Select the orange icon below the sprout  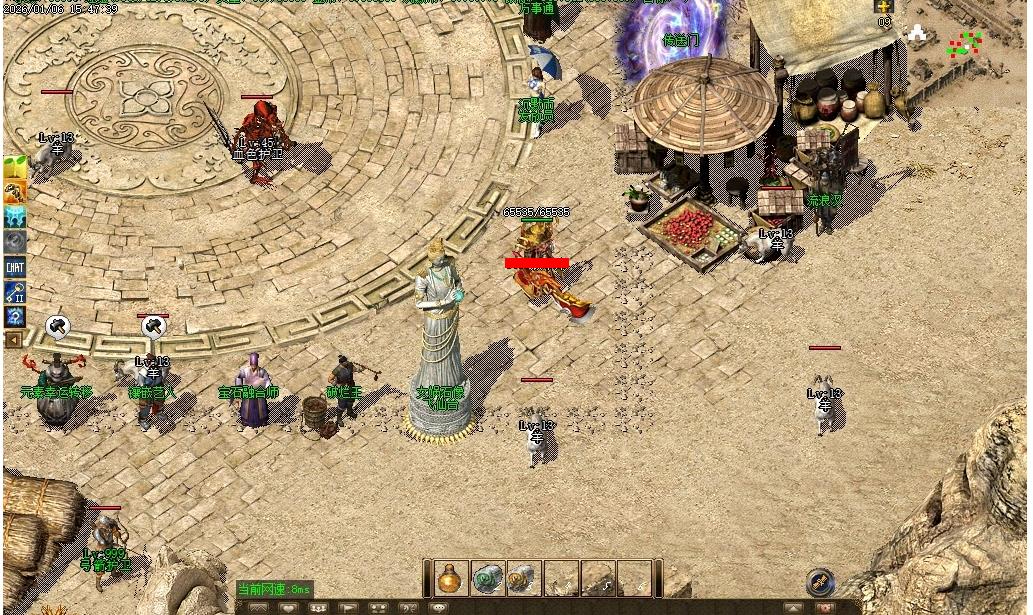pyautogui.click(x=15, y=192)
